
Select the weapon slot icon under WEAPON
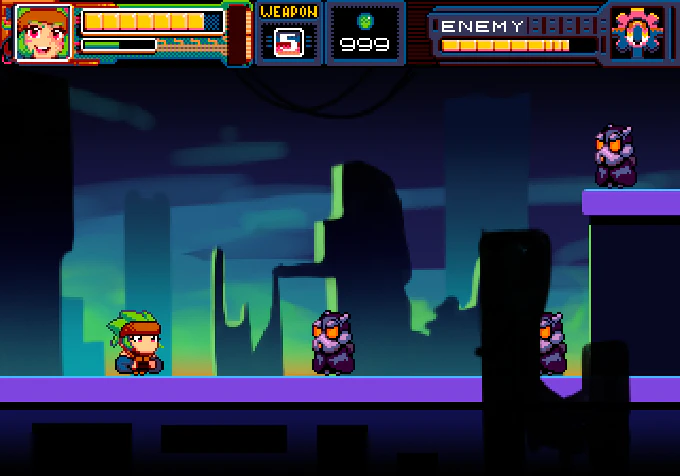tap(289, 42)
